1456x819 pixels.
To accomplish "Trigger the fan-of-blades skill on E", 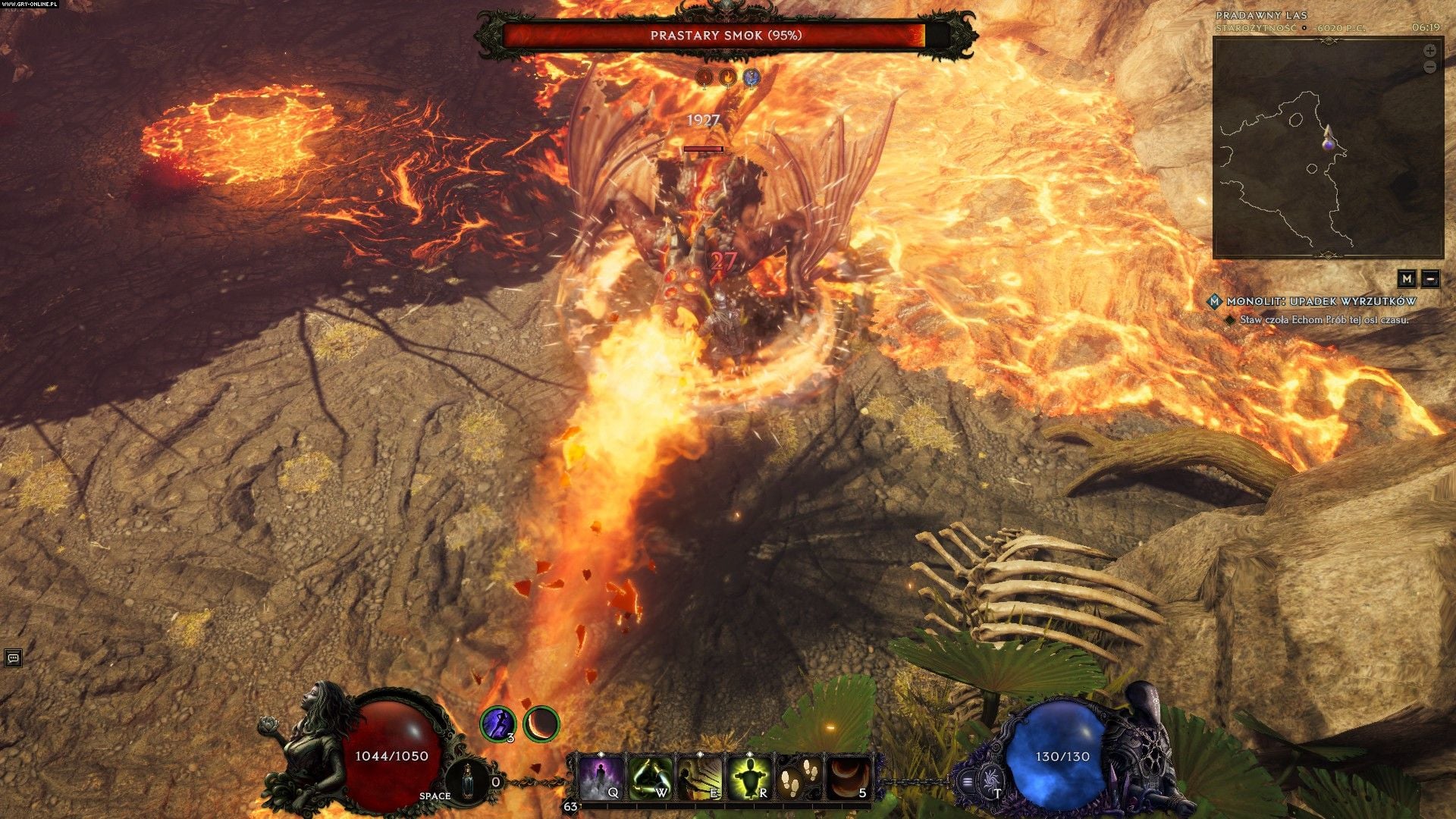I will point(700,777).
